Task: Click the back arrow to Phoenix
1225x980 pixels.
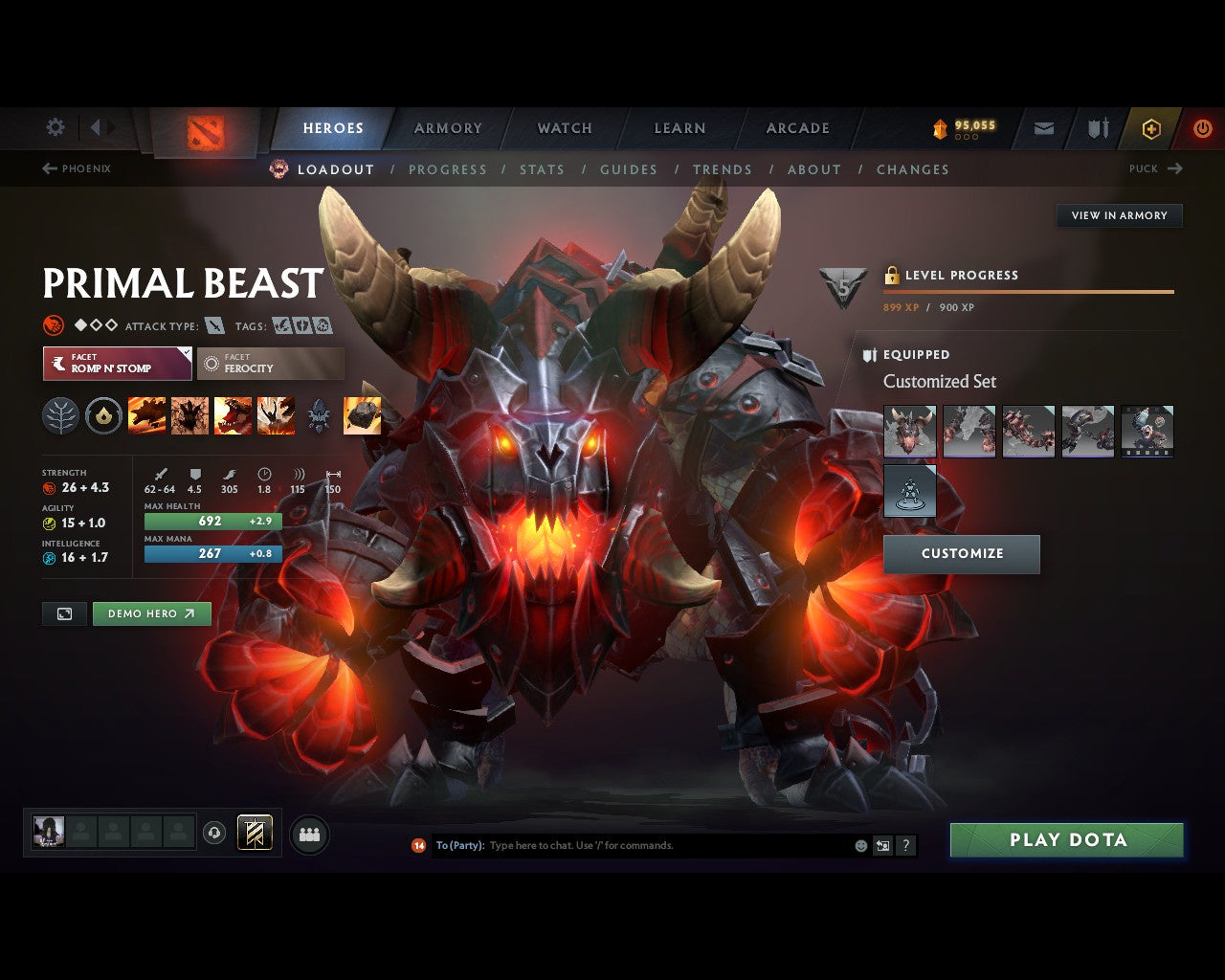Action: tap(48, 168)
